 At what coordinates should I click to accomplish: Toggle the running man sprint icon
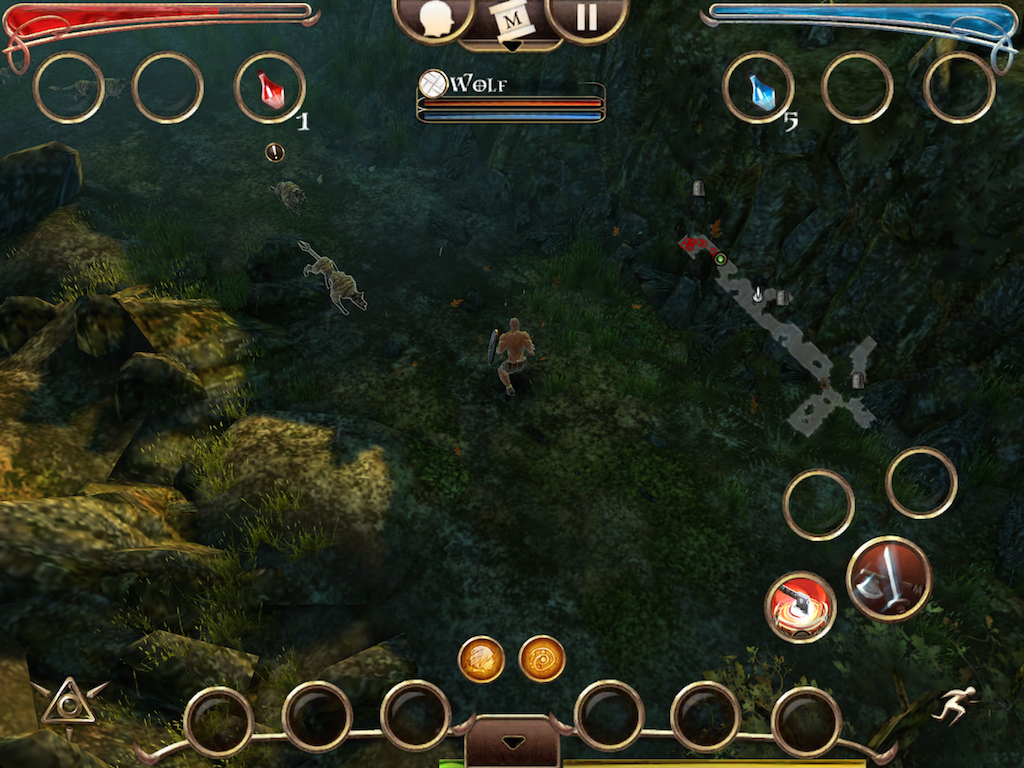[953, 704]
